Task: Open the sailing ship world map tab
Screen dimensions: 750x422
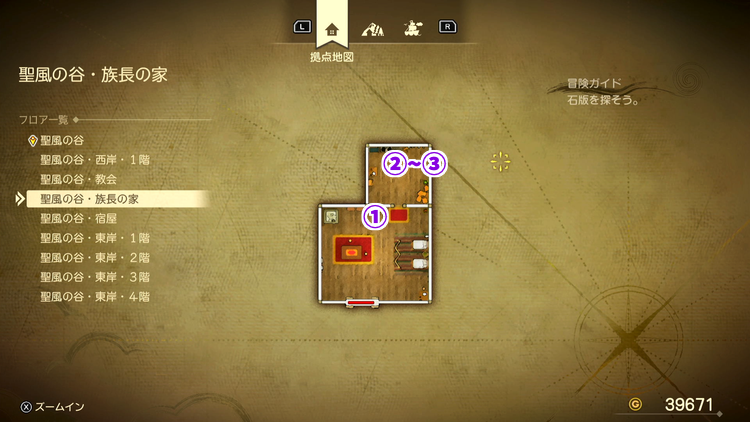Action: tap(411, 28)
